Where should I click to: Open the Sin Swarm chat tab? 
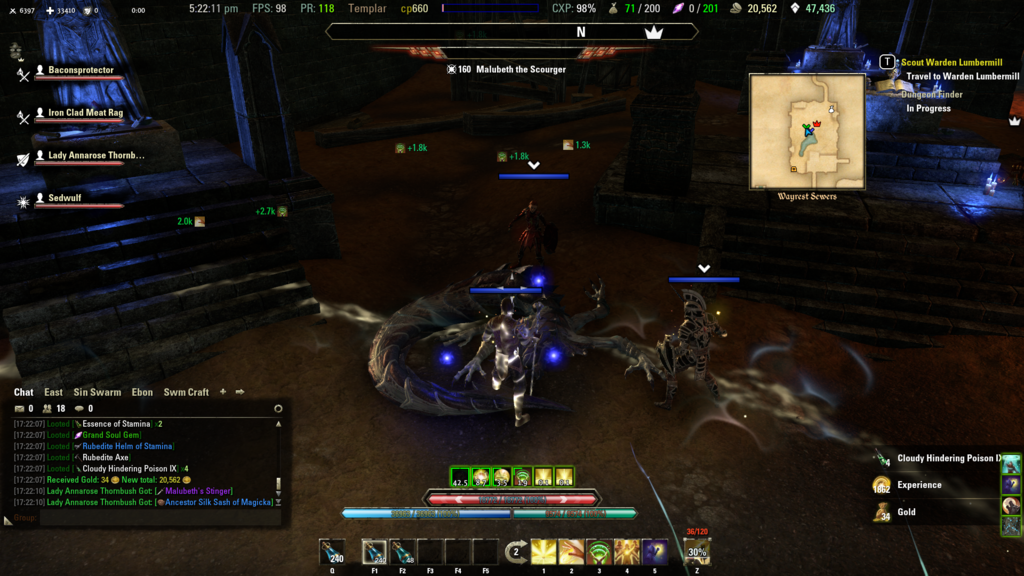coord(97,392)
